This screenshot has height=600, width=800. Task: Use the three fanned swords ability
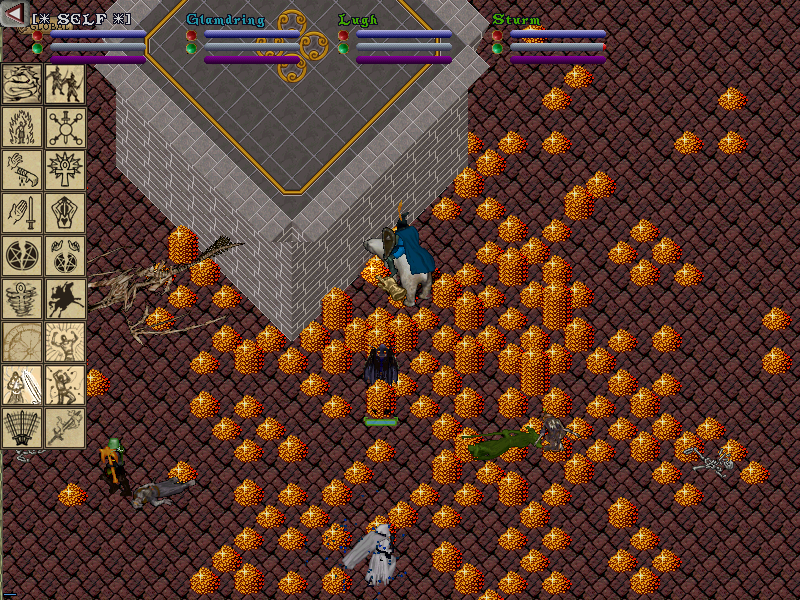tap(22, 428)
